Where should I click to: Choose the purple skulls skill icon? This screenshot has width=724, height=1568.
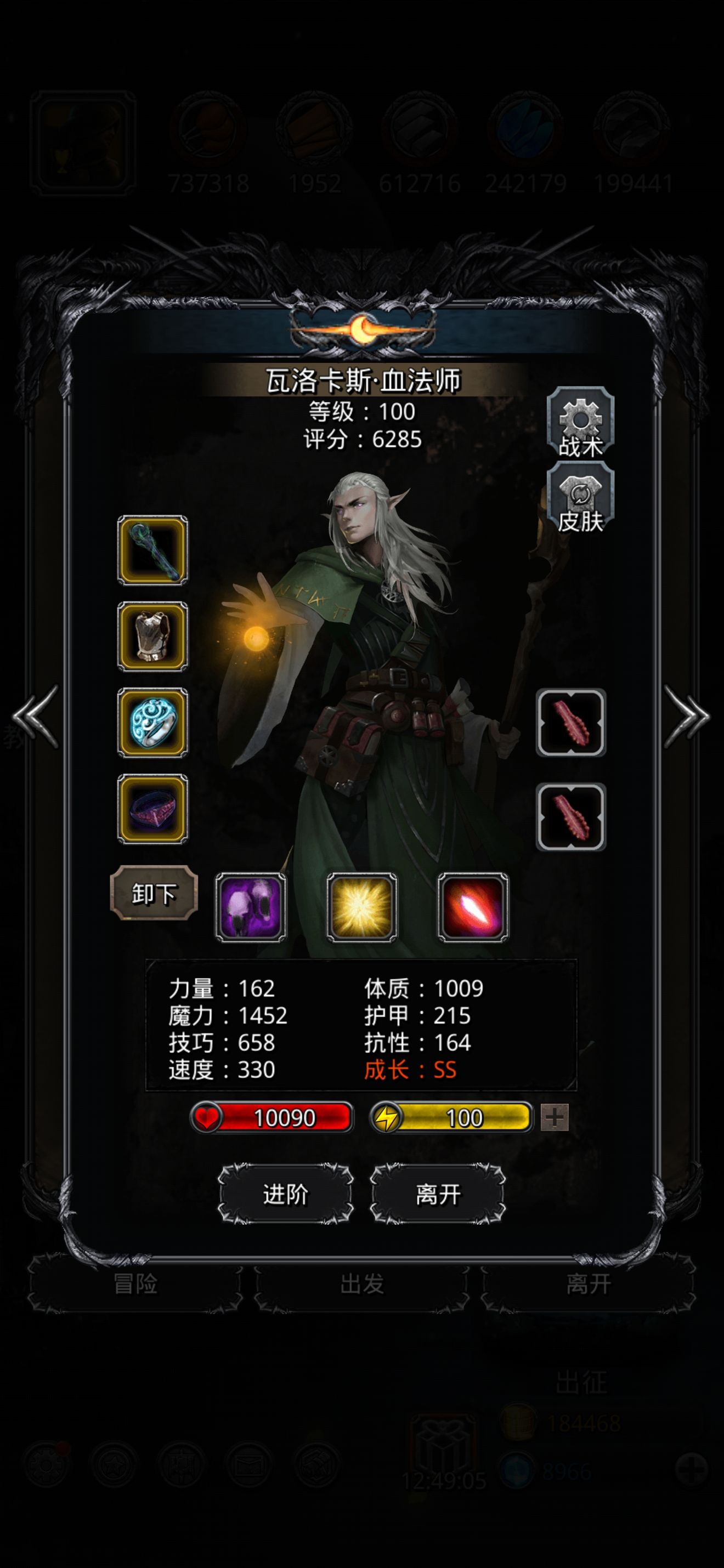click(250, 907)
